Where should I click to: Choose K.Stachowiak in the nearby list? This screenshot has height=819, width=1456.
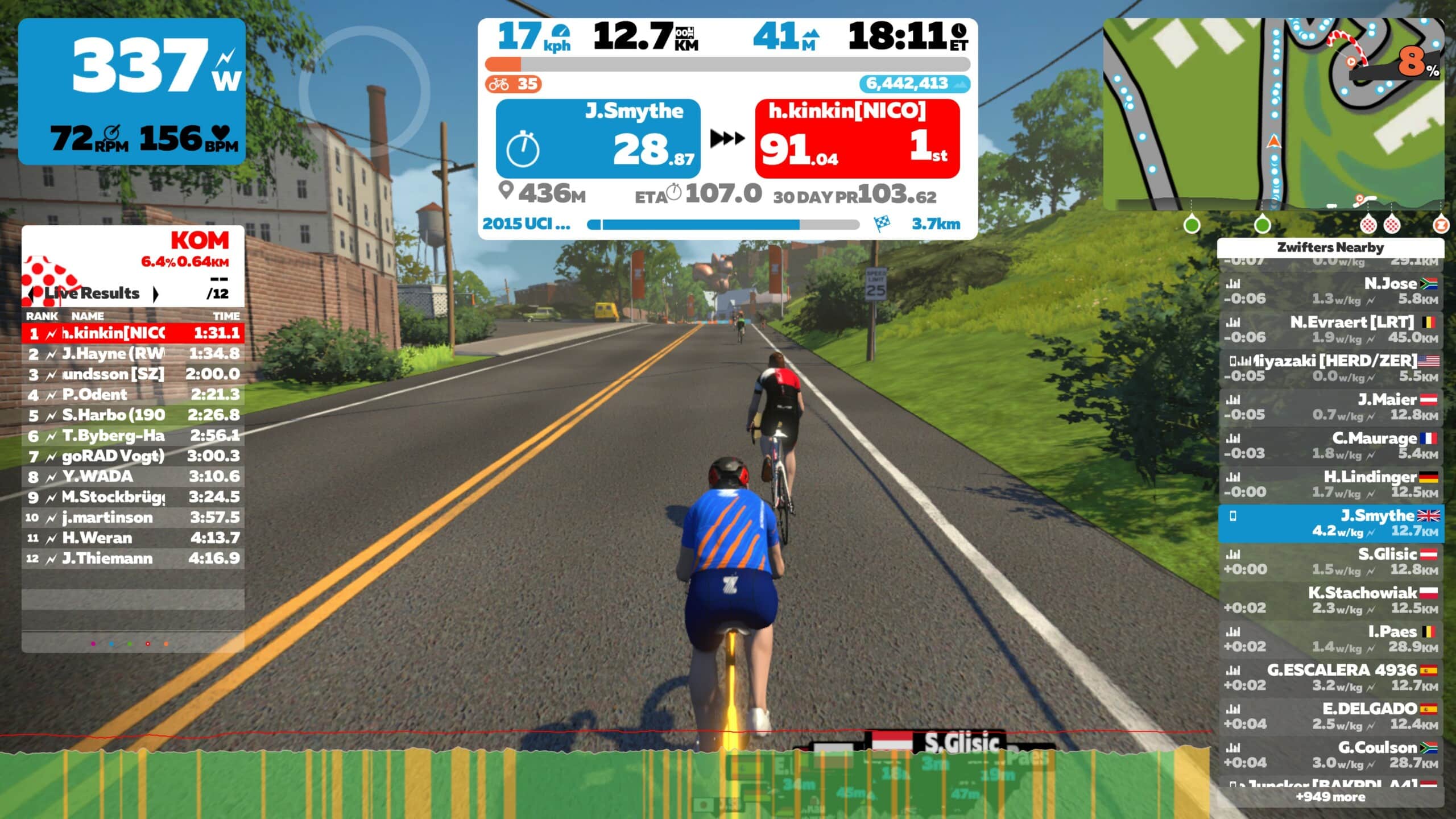click(1330, 601)
